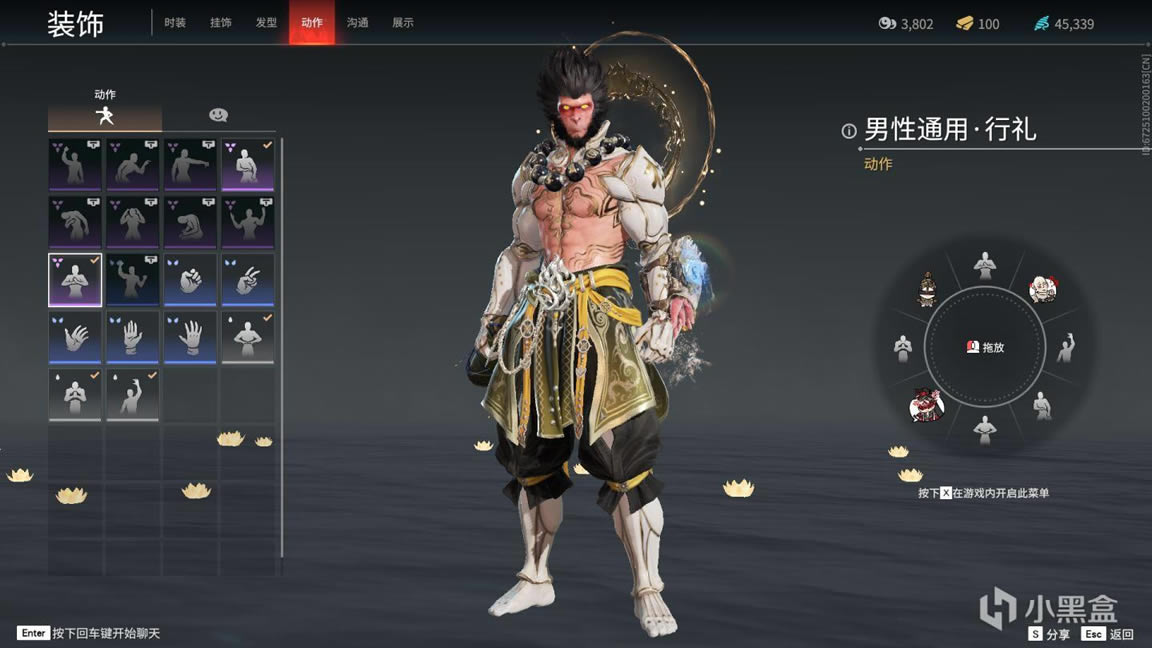Switch to the 时装 tab
This screenshot has width=1152, height=648.
point(175,23)
